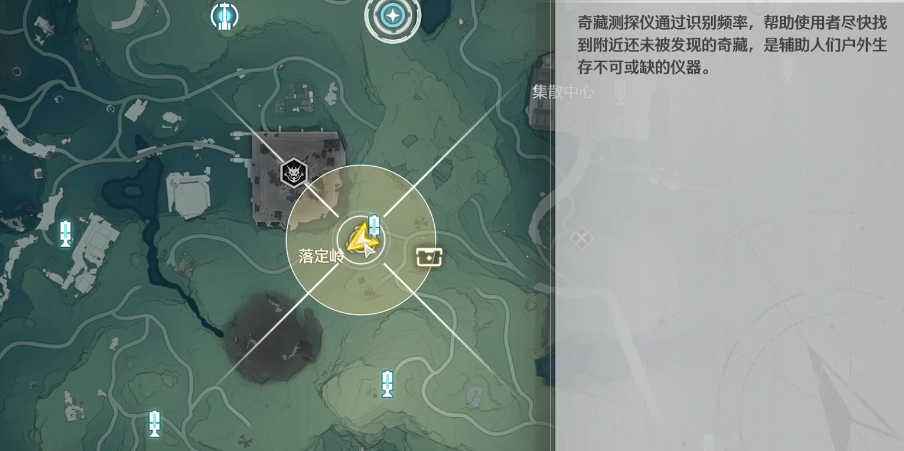Select the large circular compass-star waypoint

(x=391, y=16)
